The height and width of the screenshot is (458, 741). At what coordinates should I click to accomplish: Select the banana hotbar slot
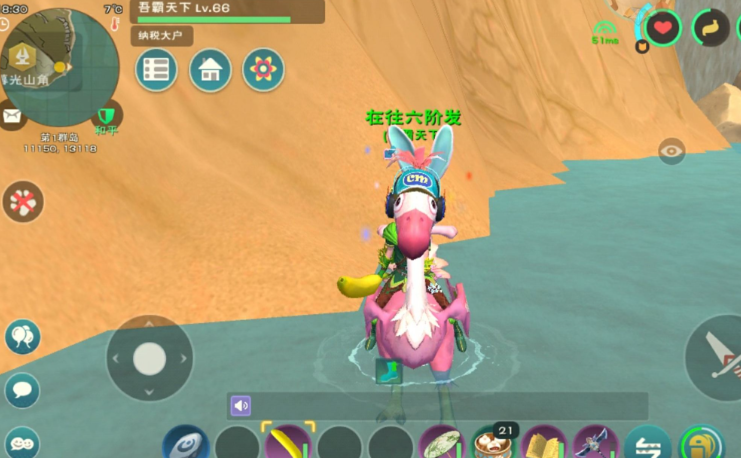(288, 443)
